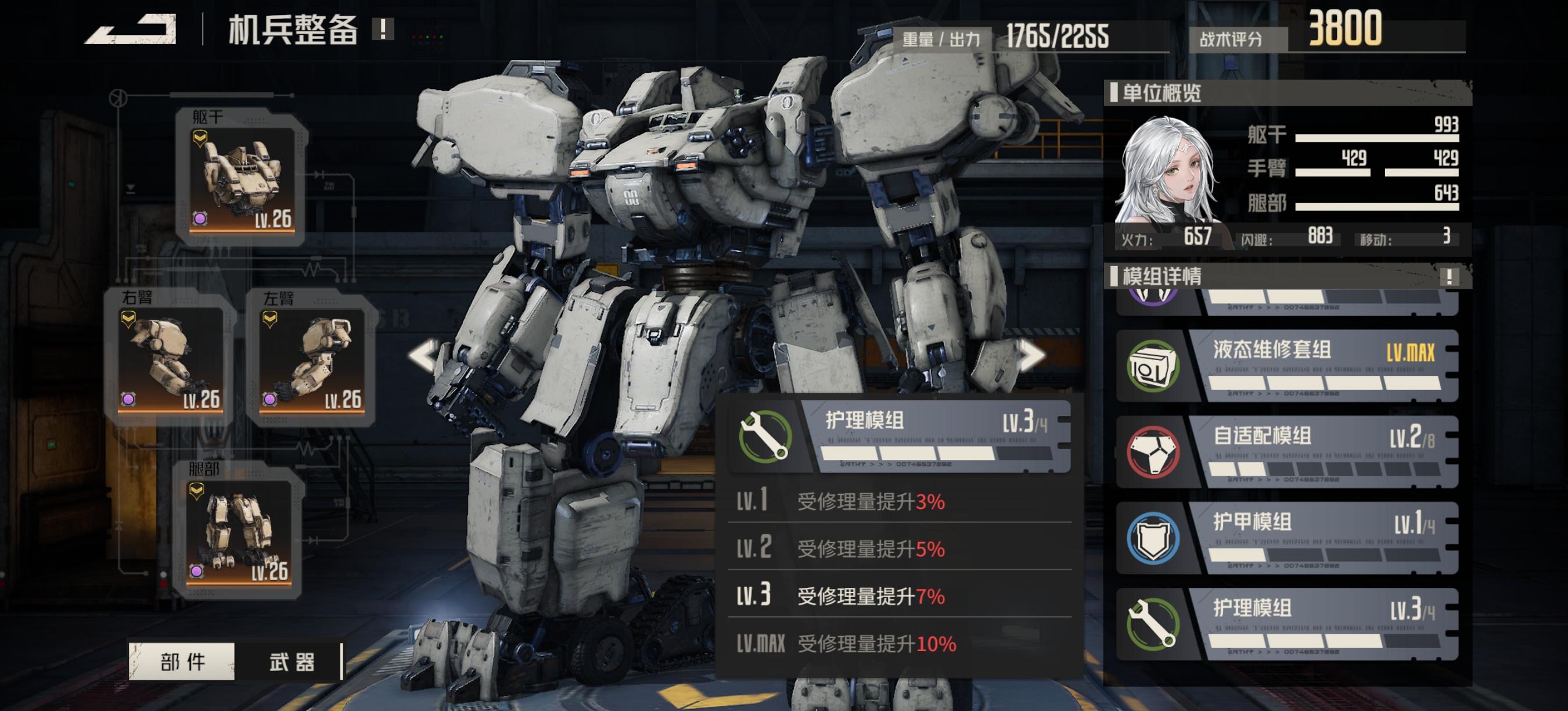Open the 模组详情 exclamation info icon

tap(1450, 277)
